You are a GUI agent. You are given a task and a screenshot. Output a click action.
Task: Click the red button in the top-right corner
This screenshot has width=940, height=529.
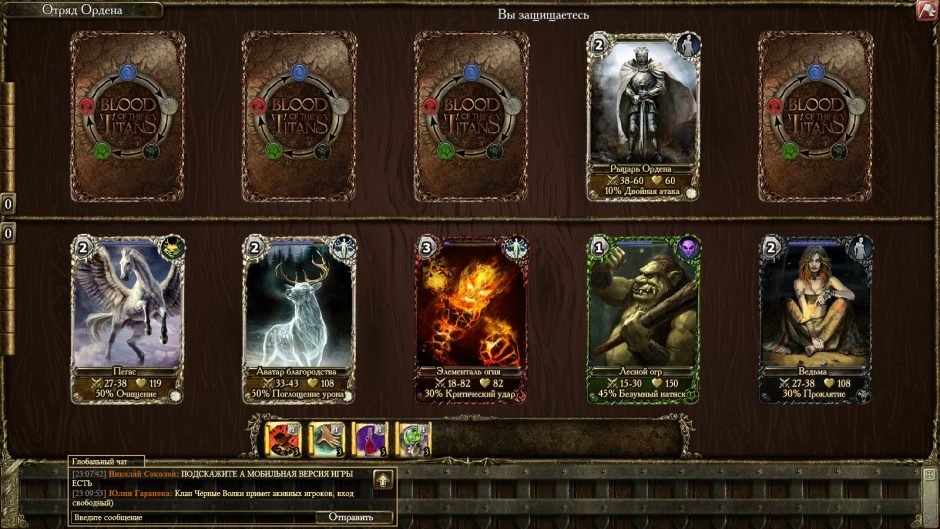pyautogui.click(x=927, y=11)
